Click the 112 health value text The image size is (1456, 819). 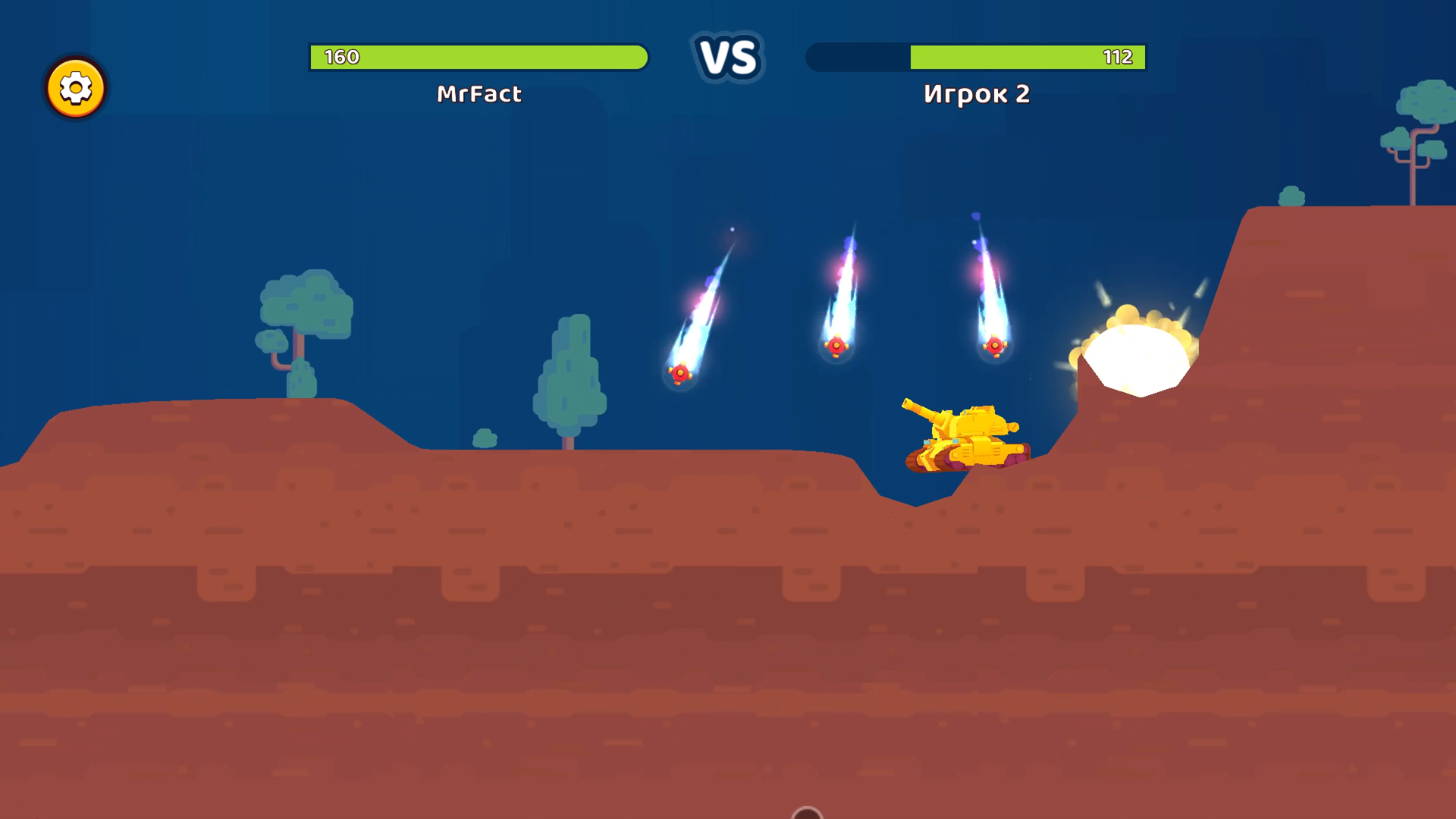point(1119,55)
